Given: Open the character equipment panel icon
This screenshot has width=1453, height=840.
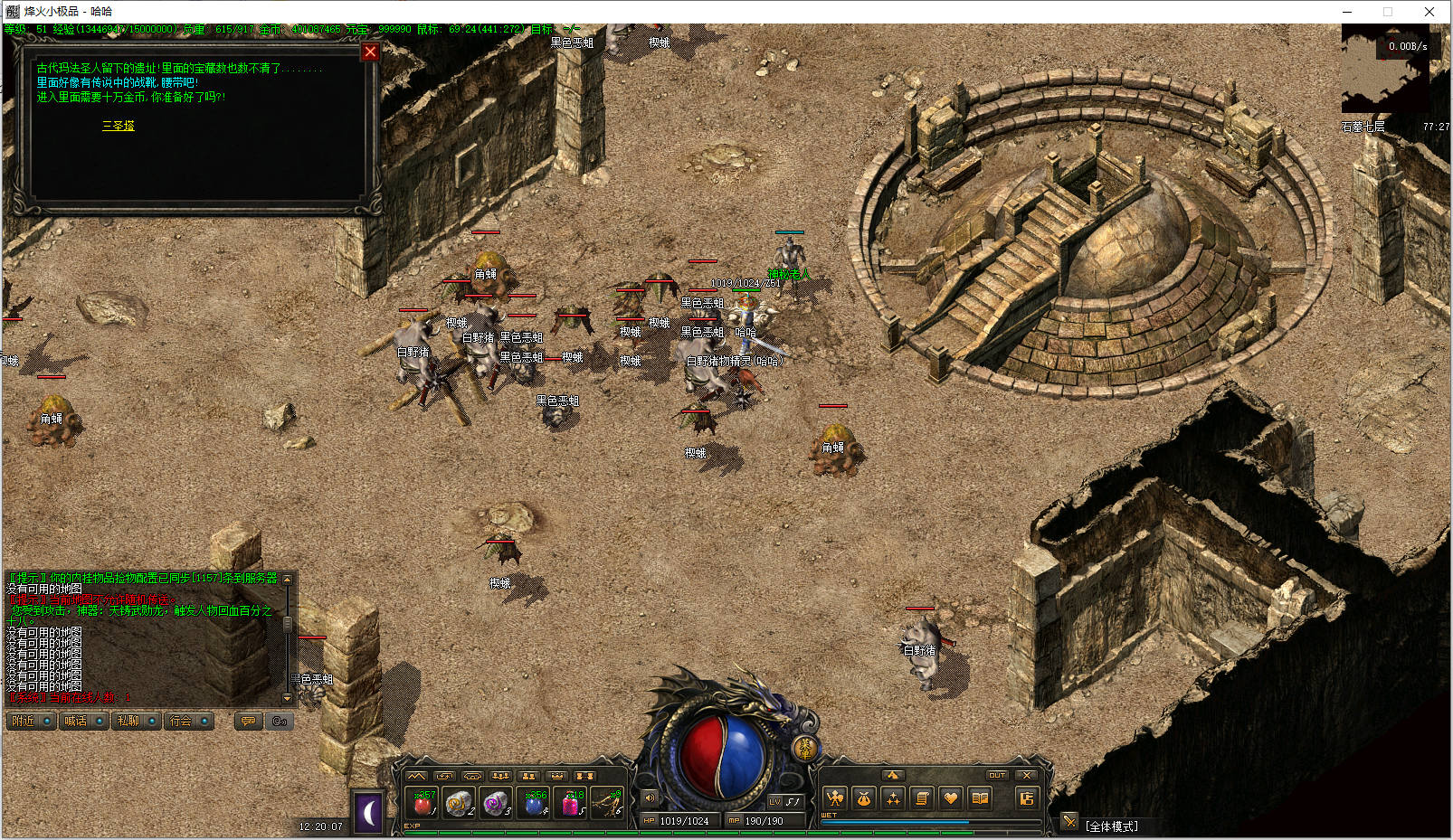Looking at the screenshot, I should pyautogui.click(x=835, y=798).
